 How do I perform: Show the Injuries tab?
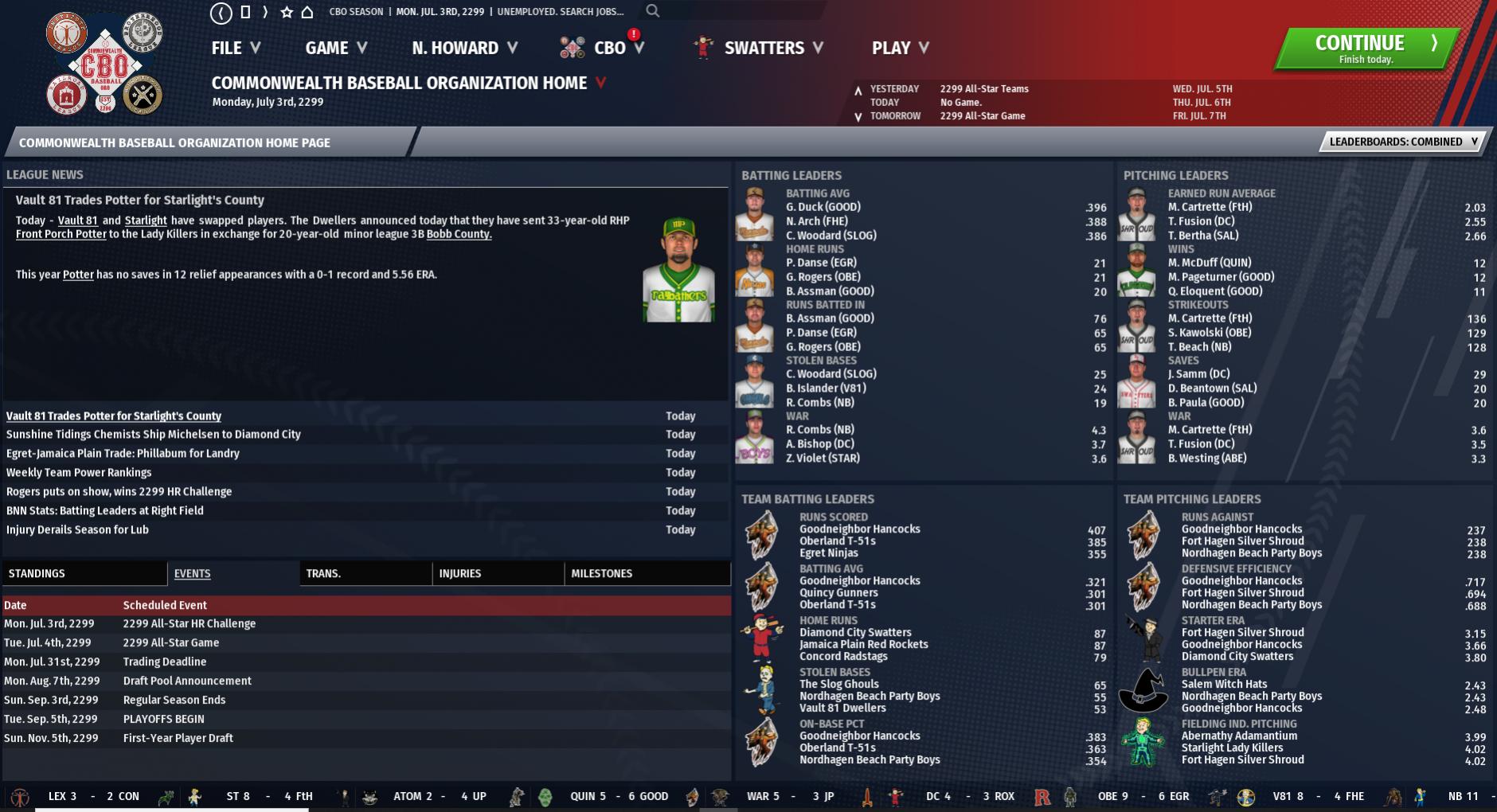tap(497, 573)
